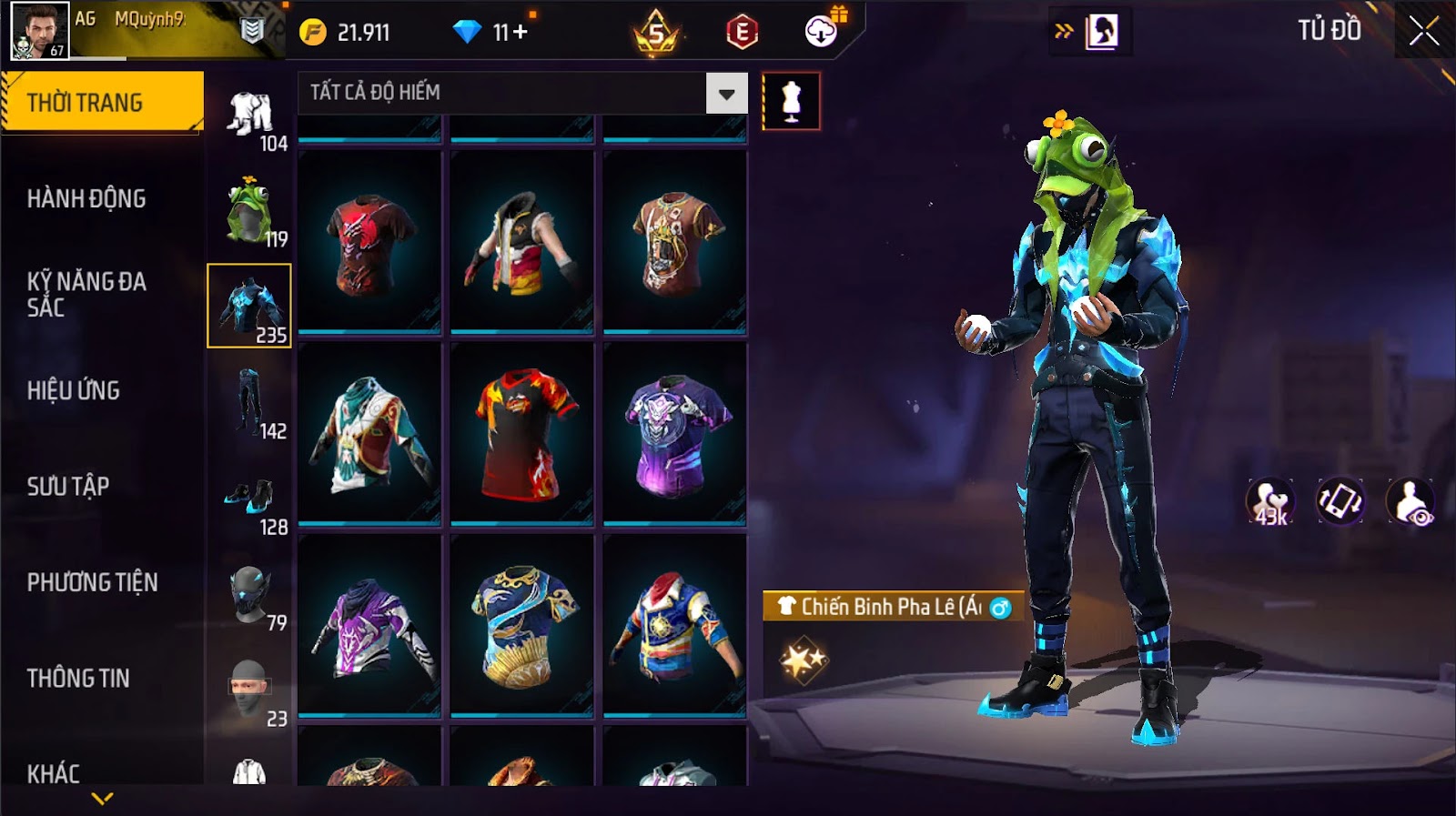Image resolution: width=1456 pixels, height=816 pixels.
Task: Tap the 43k likes heart icon
Action: (x=1270, y=502)
